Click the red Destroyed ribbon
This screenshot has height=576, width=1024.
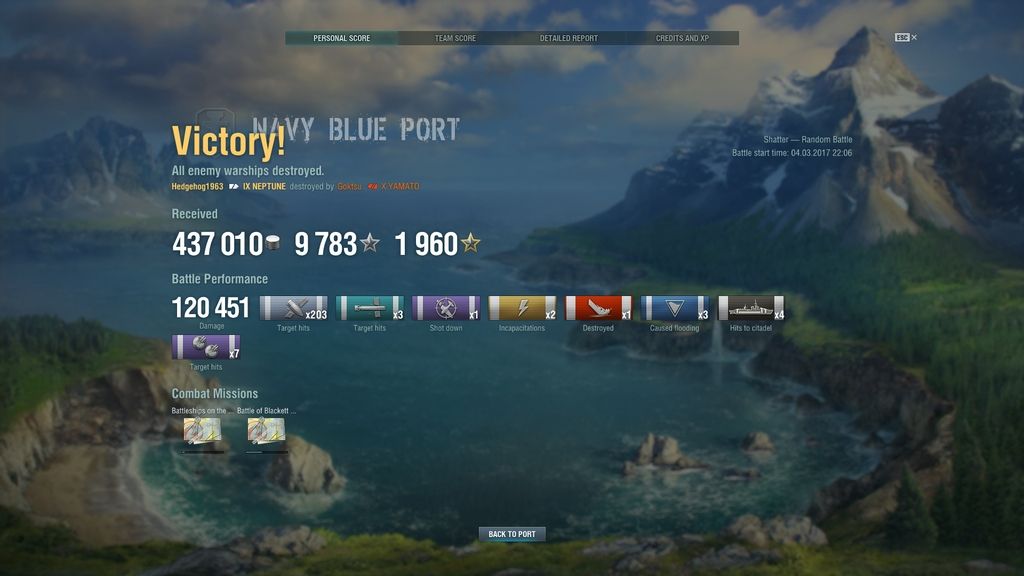coord(598,308)
